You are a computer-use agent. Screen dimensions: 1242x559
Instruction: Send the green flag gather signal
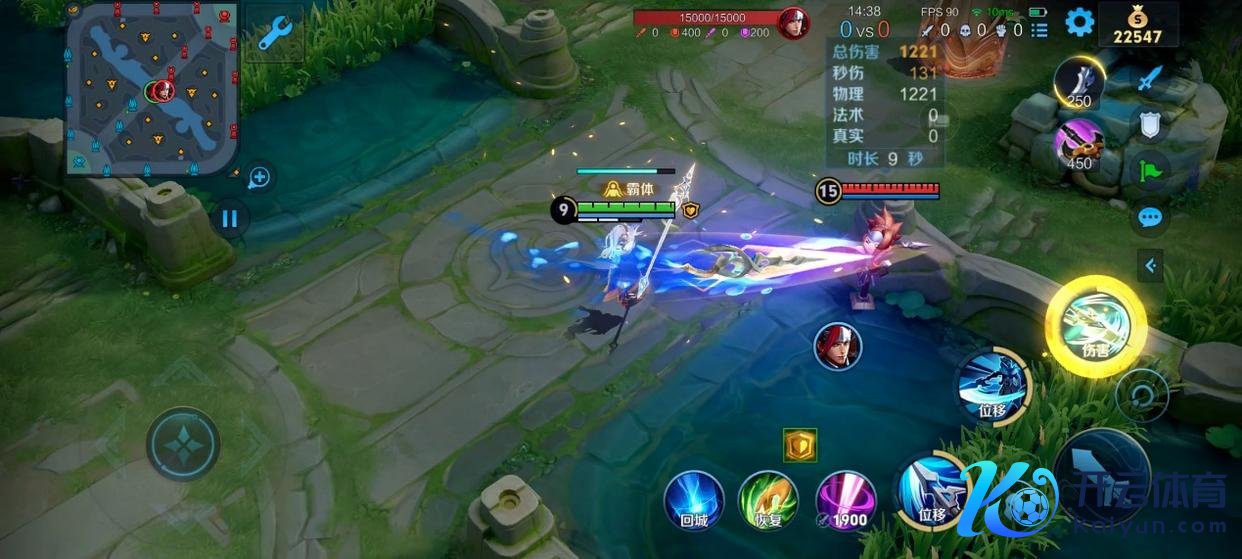pyautogui.click(x=1150, y=170)
